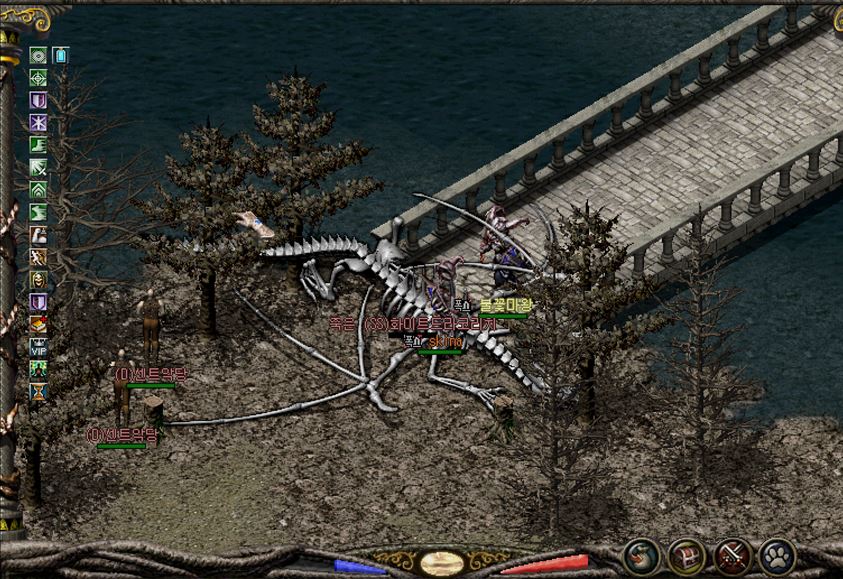Image resolution: width=843 pixels, height=579 pixels.
Task: Open the paw print pet menu
Action: [x=777, y=555]
